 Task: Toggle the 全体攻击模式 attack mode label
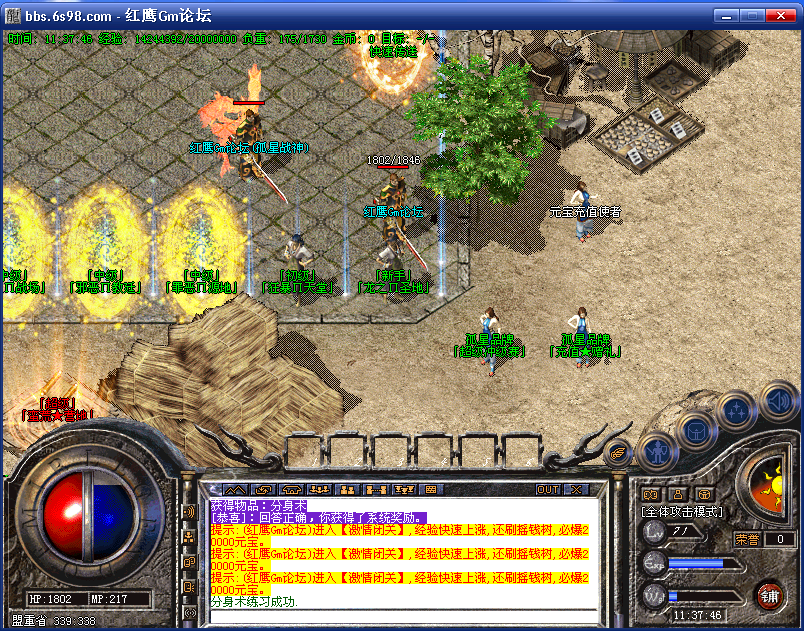coord(681,512)
